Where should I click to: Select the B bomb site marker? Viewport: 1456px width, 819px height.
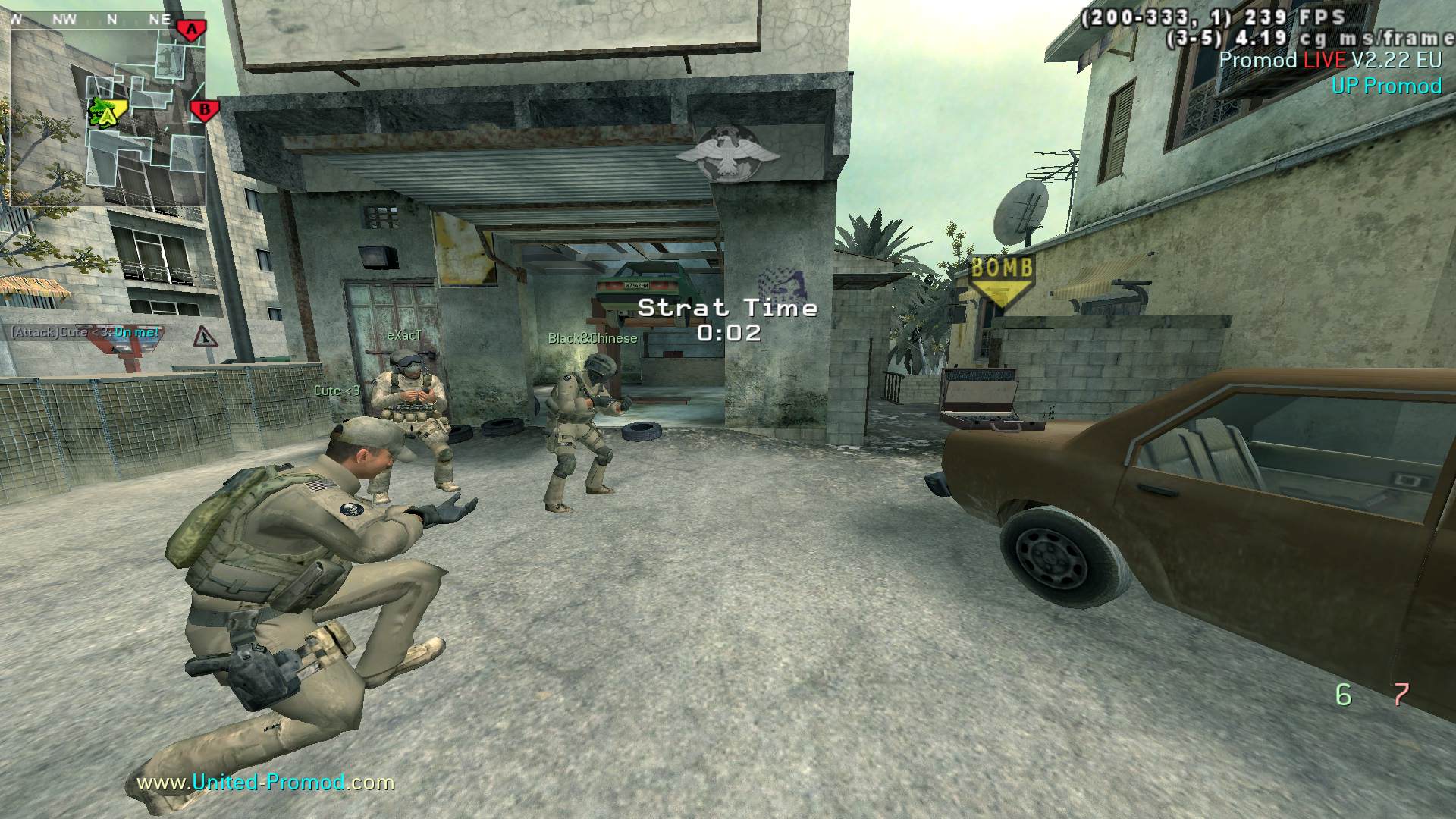(203, 111)
